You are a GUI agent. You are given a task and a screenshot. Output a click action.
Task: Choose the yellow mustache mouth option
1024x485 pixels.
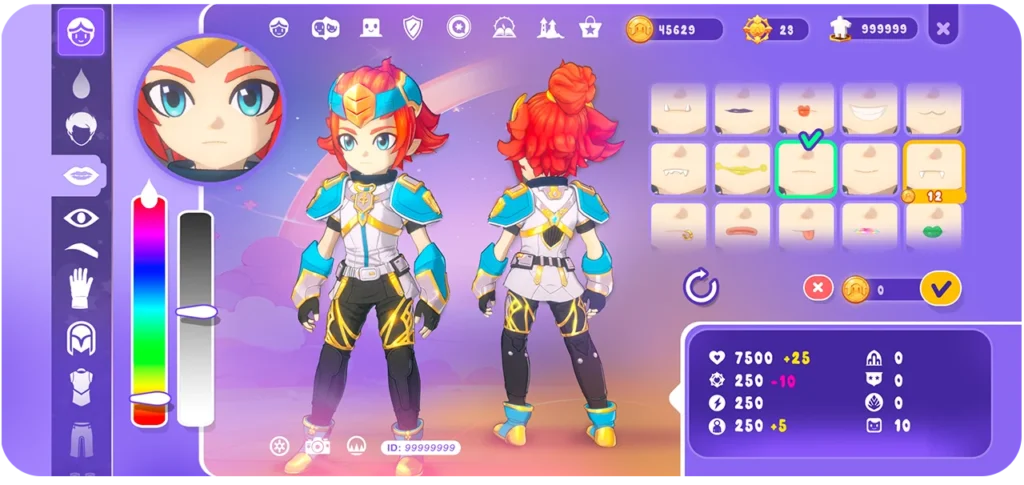pyautogui.click(x=742, y=168)
